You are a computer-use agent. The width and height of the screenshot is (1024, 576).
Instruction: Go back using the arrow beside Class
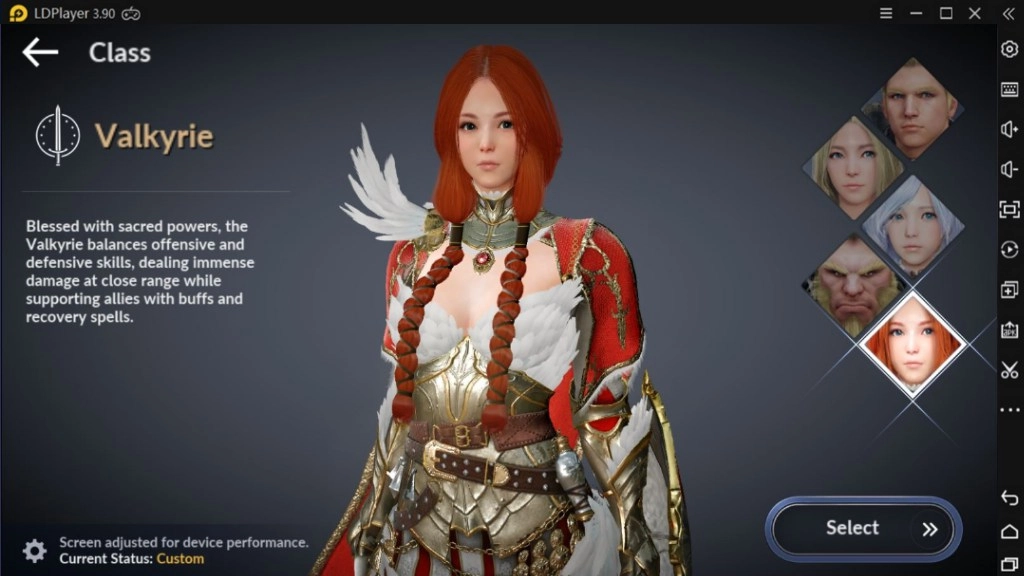tap(40, 52)
